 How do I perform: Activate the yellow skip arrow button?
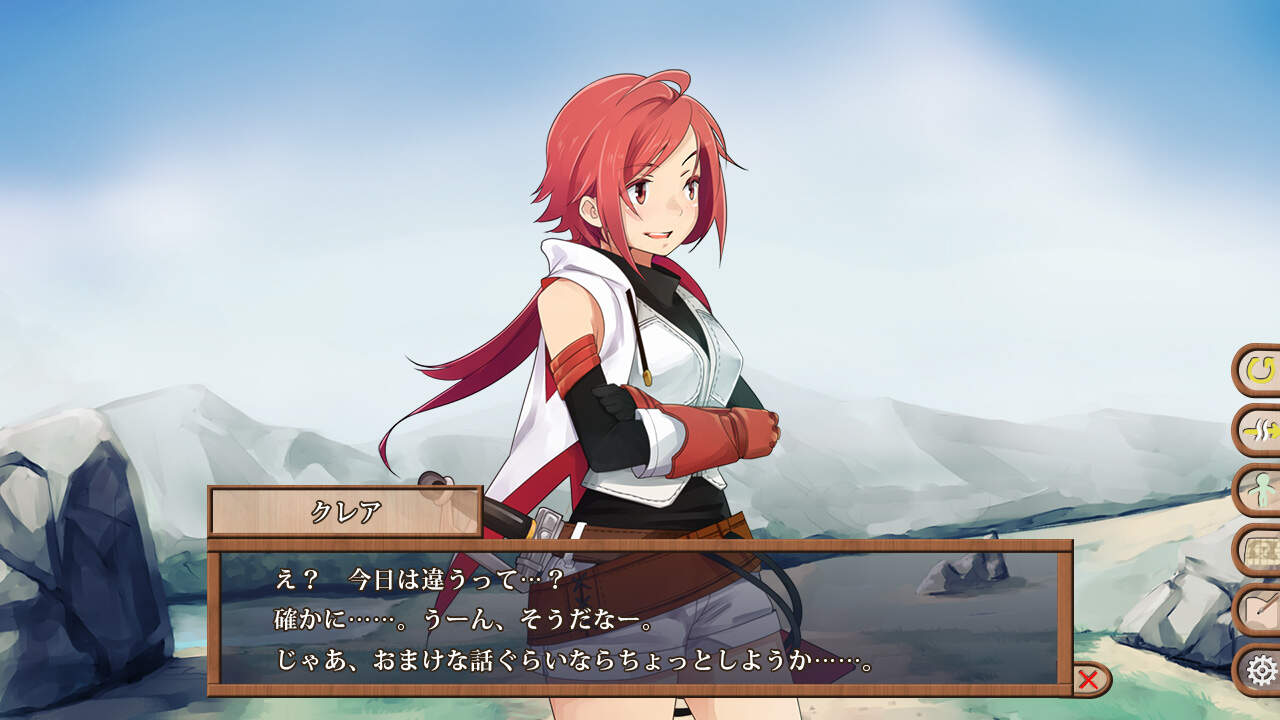point(1261,430)
